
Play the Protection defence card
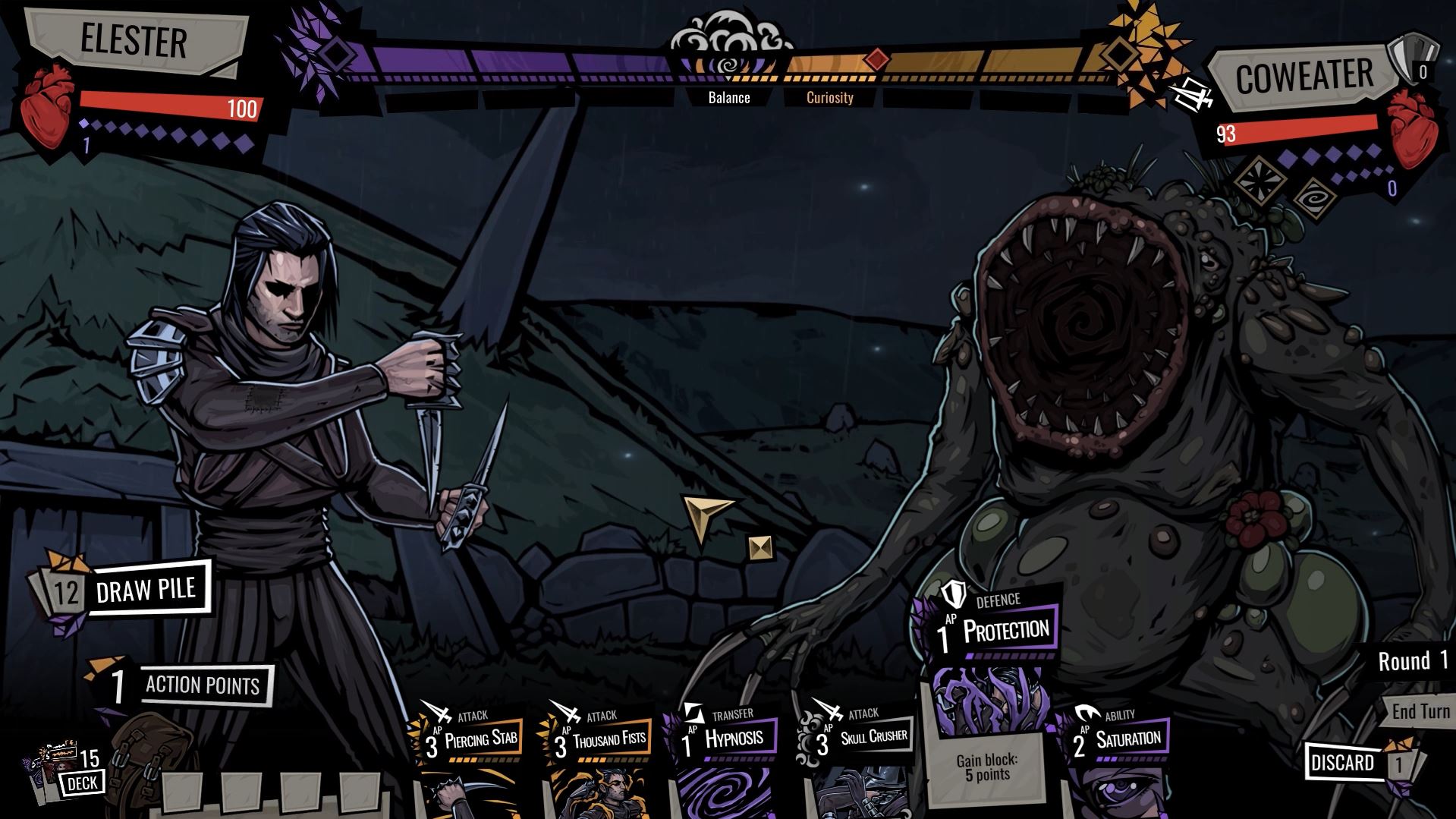pos(986,698)
